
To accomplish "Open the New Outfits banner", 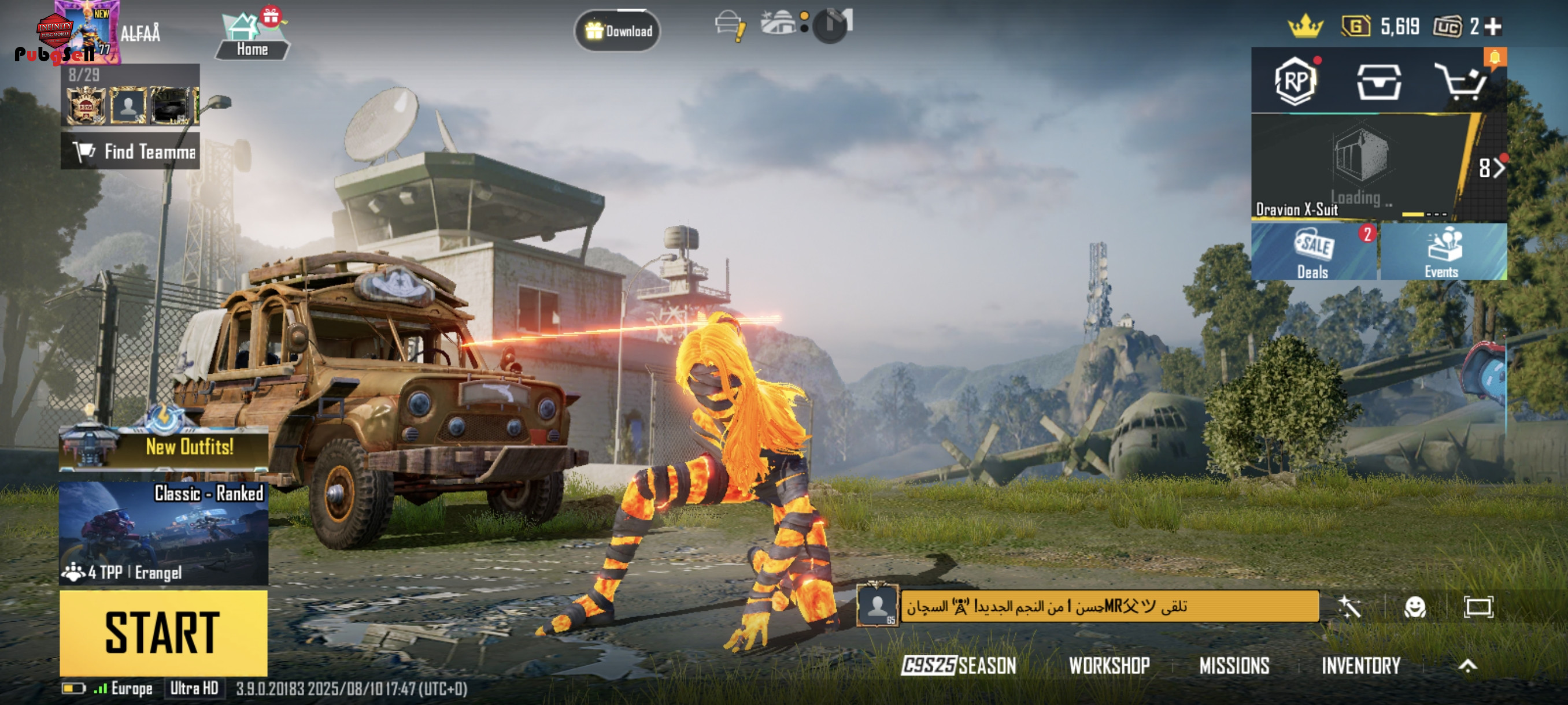I will (x=163, y=447).
